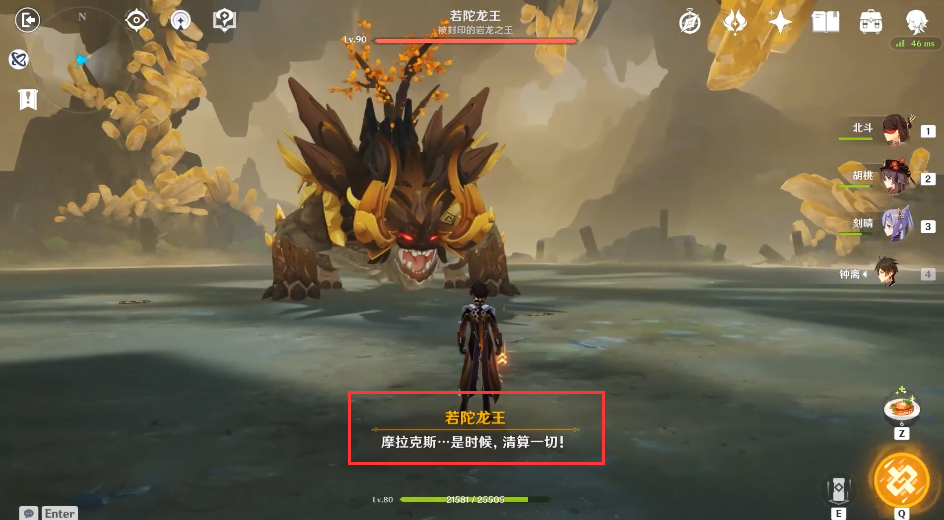Click the exit door icon
Viewport: 944px width, 520px height.
[x=28, y=19]
